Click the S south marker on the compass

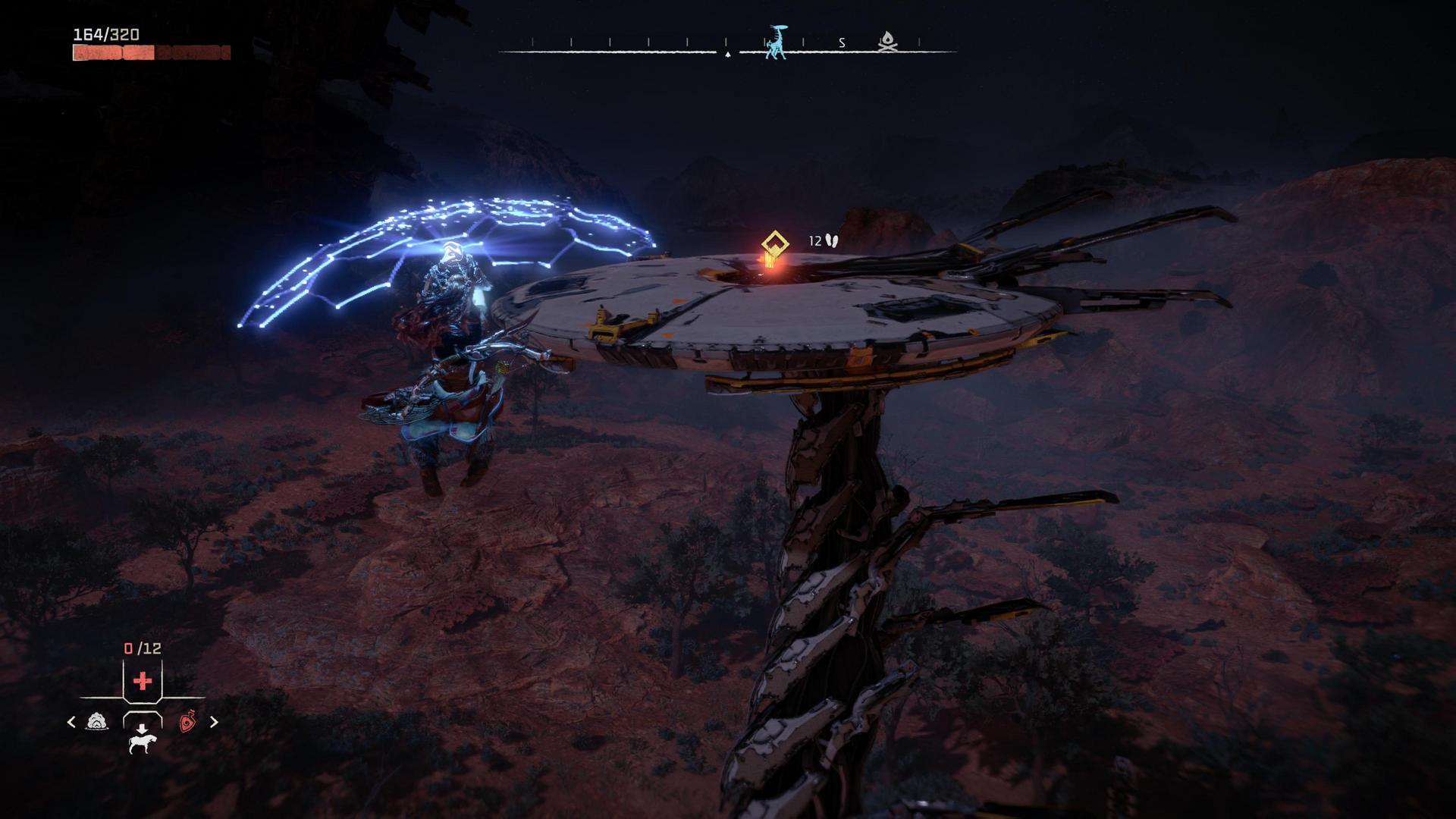(841, 42)
